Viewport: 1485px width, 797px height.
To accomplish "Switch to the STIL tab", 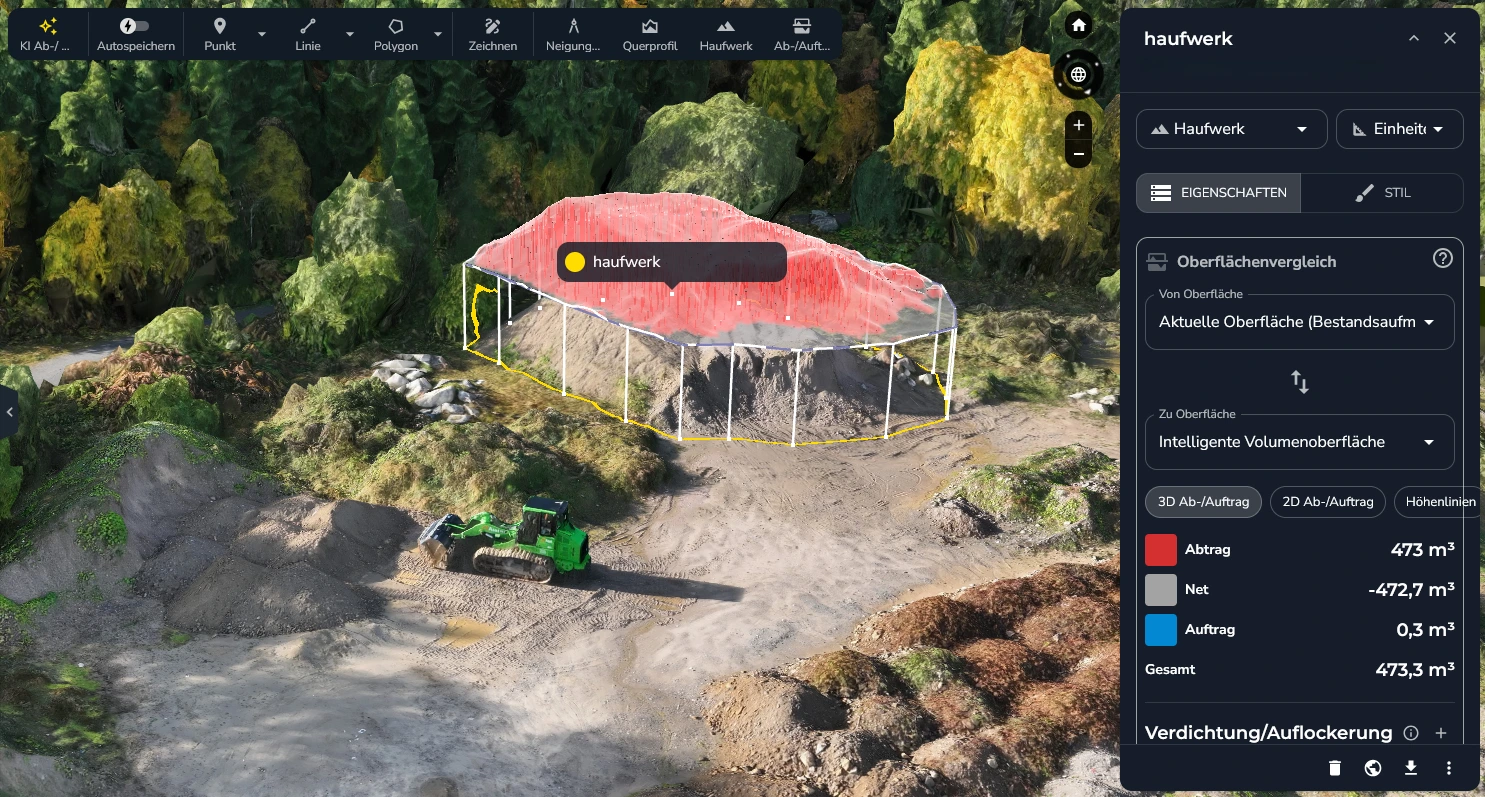I will [x=1382, y=193].
